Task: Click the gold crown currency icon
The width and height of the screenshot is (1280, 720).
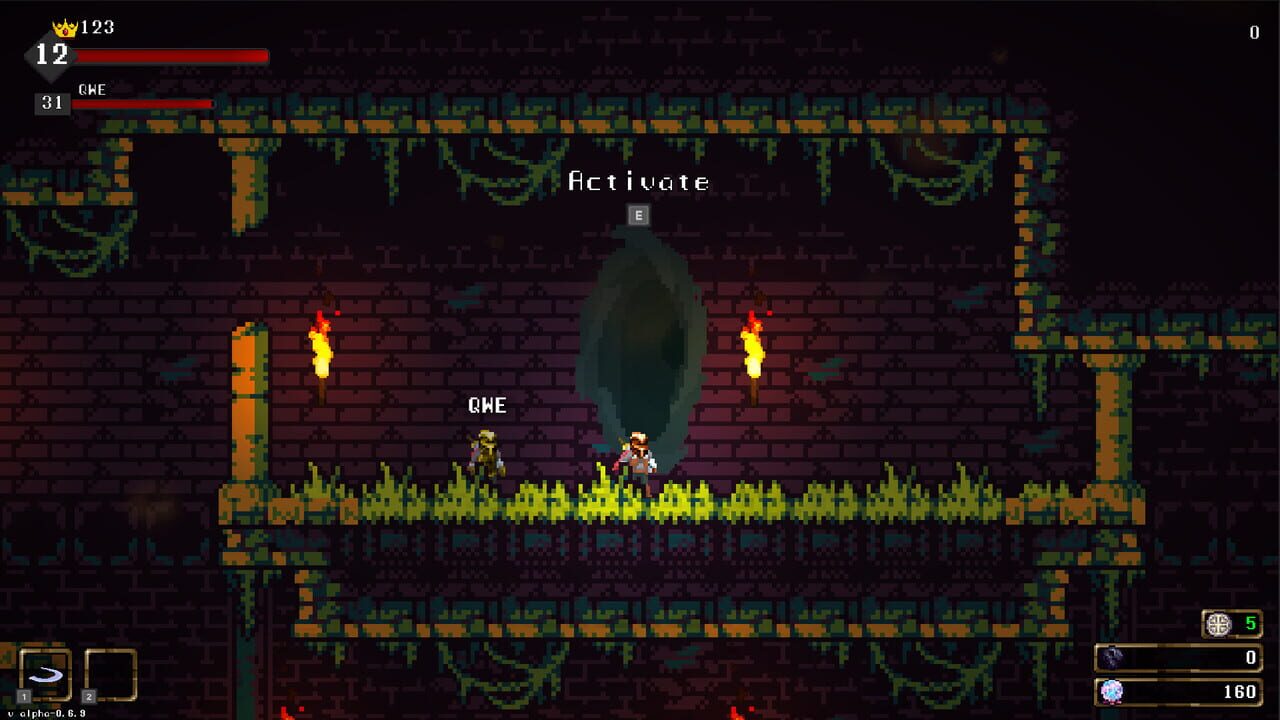Action: point(63,27)
